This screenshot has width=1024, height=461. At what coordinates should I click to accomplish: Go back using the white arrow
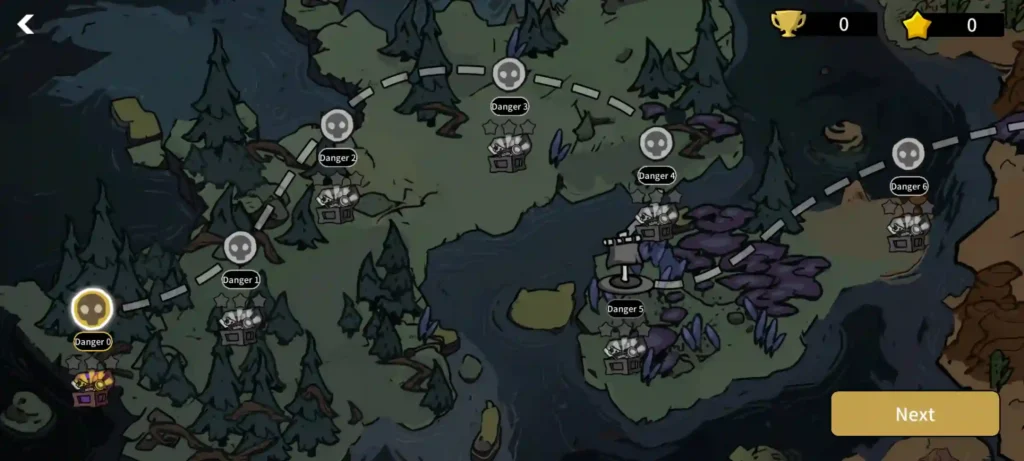pos(26,24)
